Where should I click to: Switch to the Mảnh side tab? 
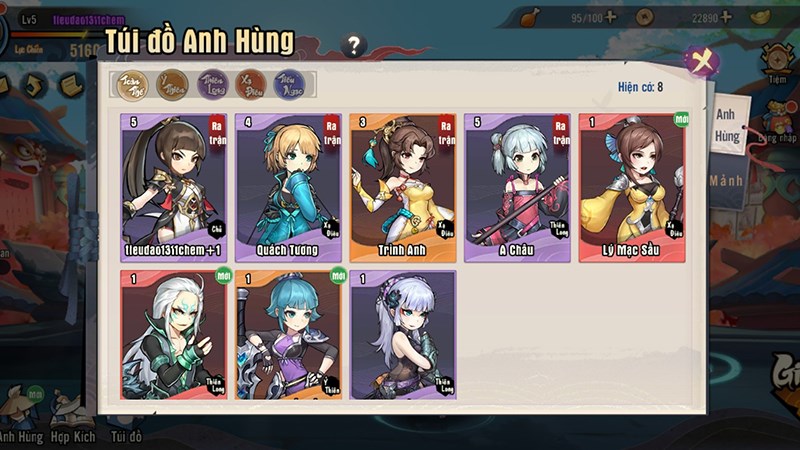tap(727, 182)
